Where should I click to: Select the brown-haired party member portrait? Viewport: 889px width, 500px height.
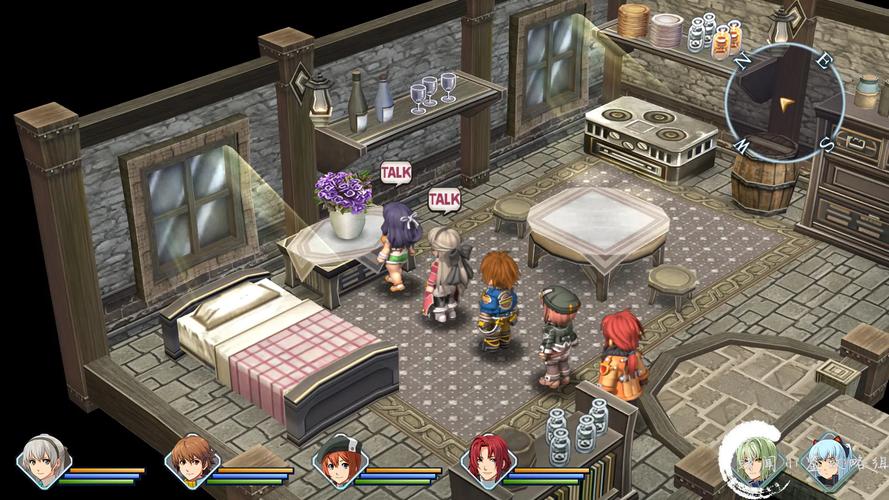point(191,460)
